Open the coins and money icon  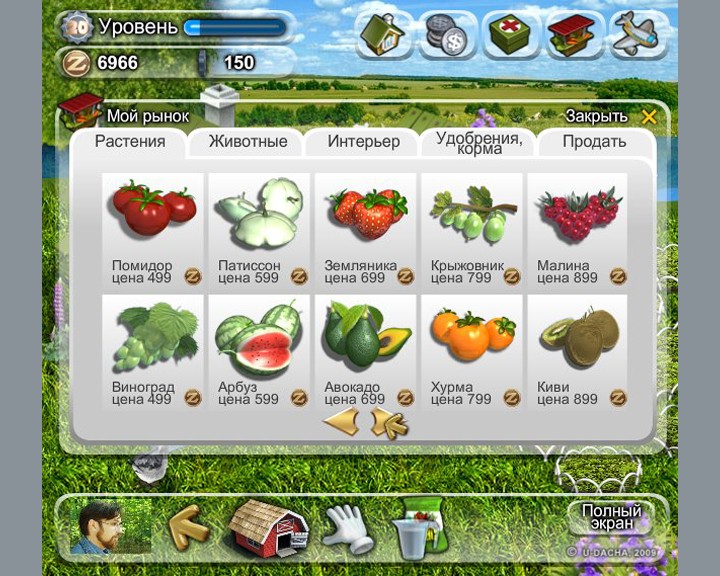click(x=447, y=35)
